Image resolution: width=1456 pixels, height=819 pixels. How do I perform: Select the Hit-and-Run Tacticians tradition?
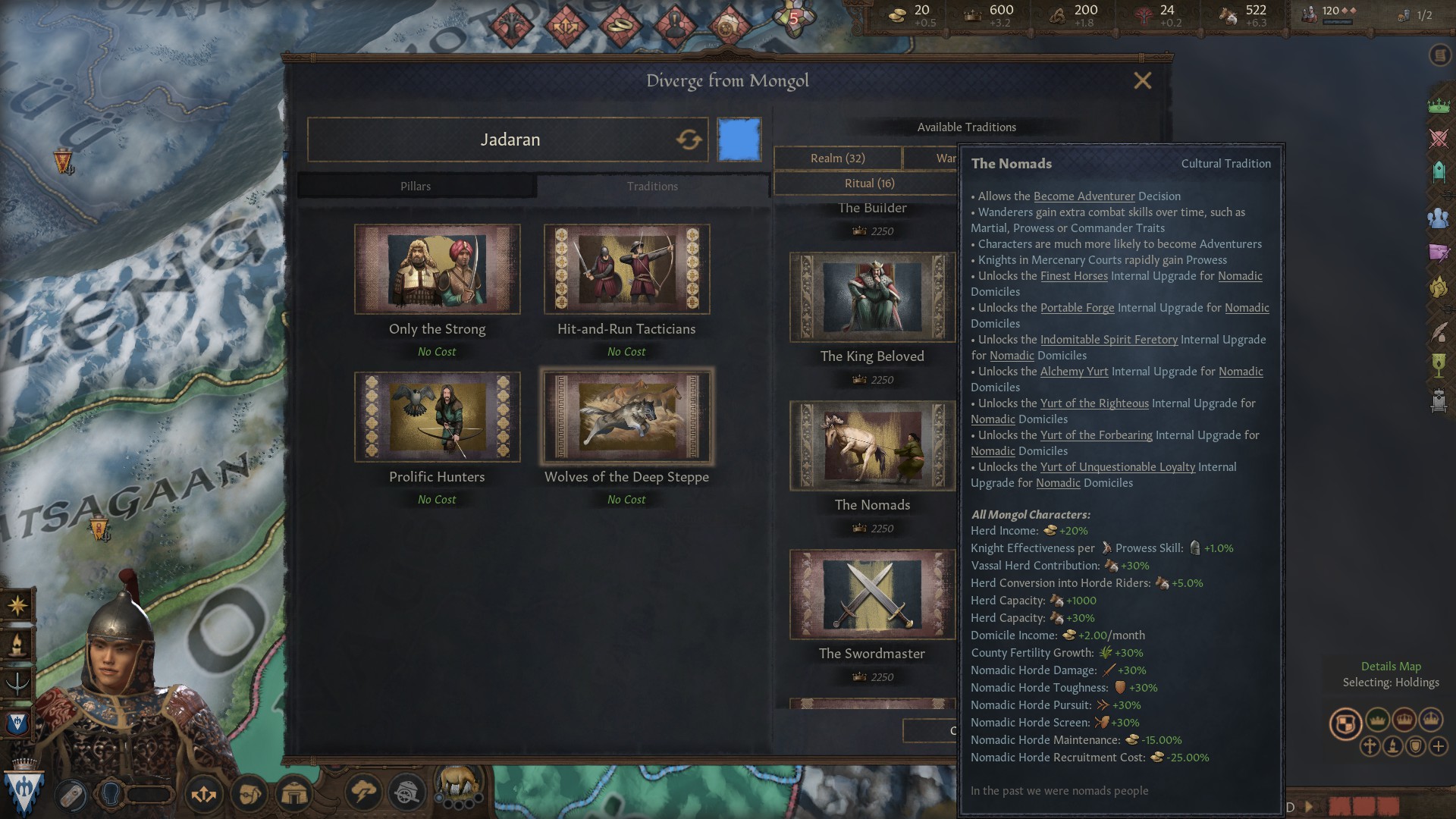(626, 269)
